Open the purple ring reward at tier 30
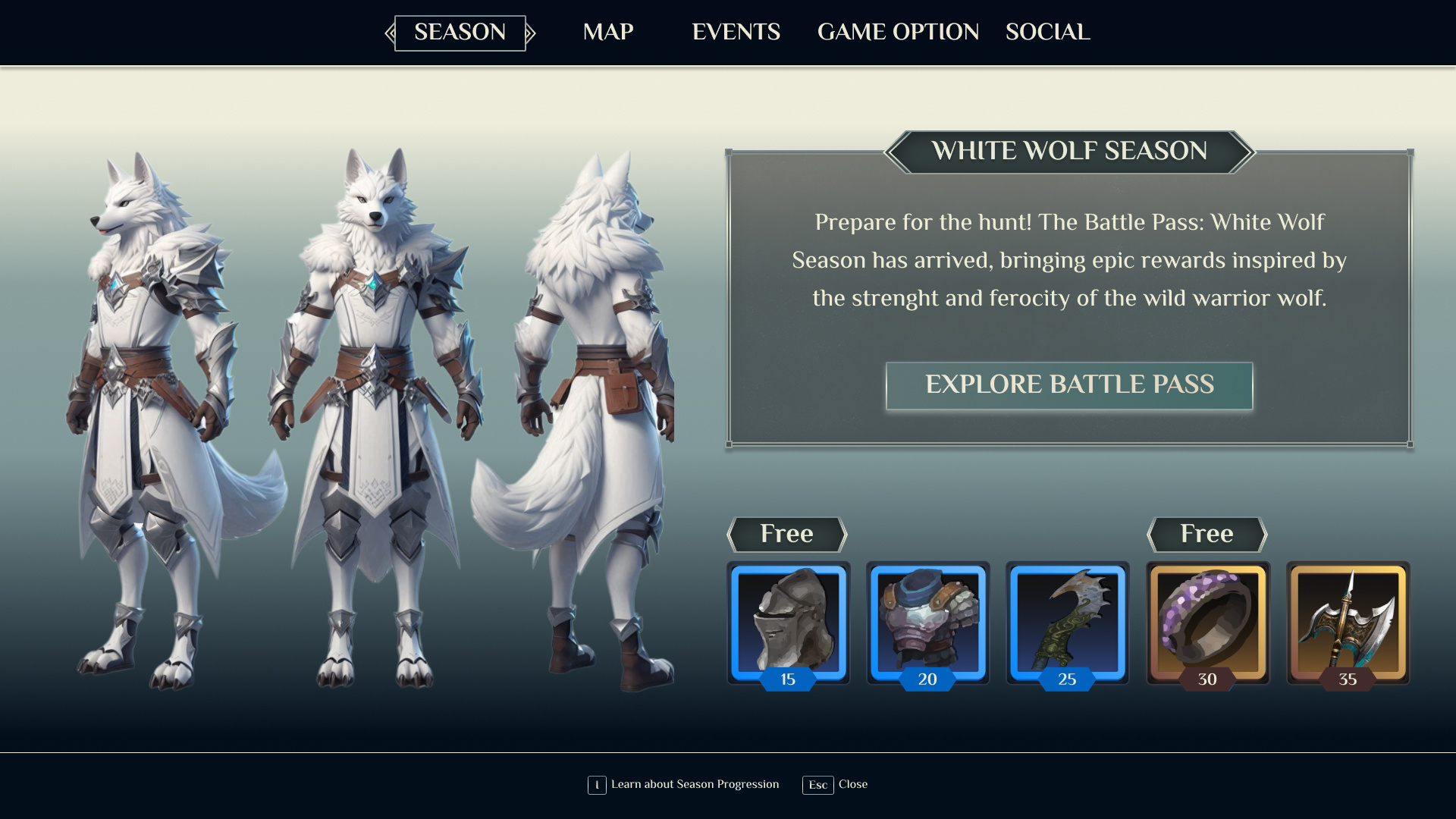1456x819 pixels. 1207,622
